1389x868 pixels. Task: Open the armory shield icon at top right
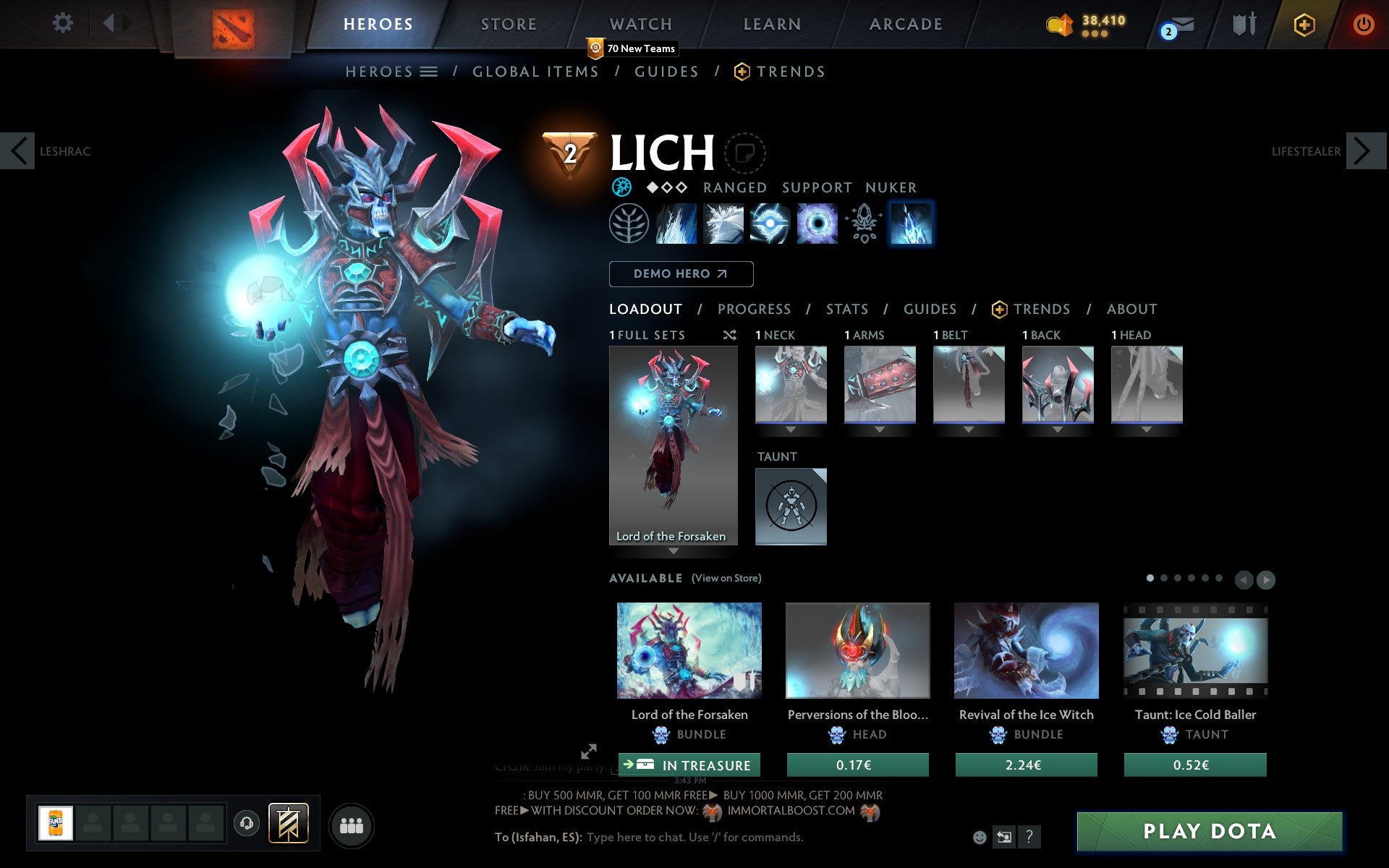pyautogui.click(x=1243, y=23)
